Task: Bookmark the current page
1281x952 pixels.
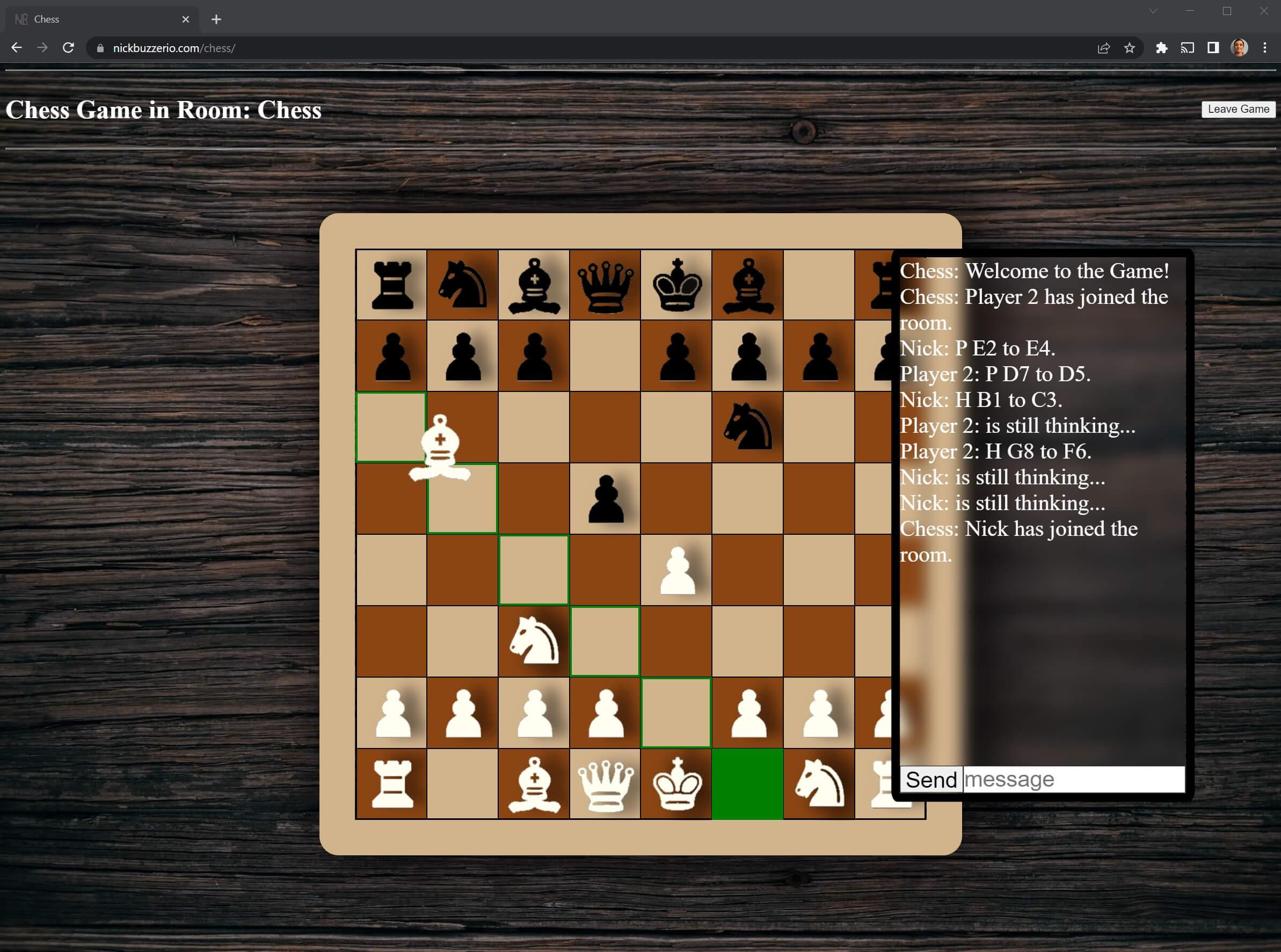Action: [x=1129, y=48]
